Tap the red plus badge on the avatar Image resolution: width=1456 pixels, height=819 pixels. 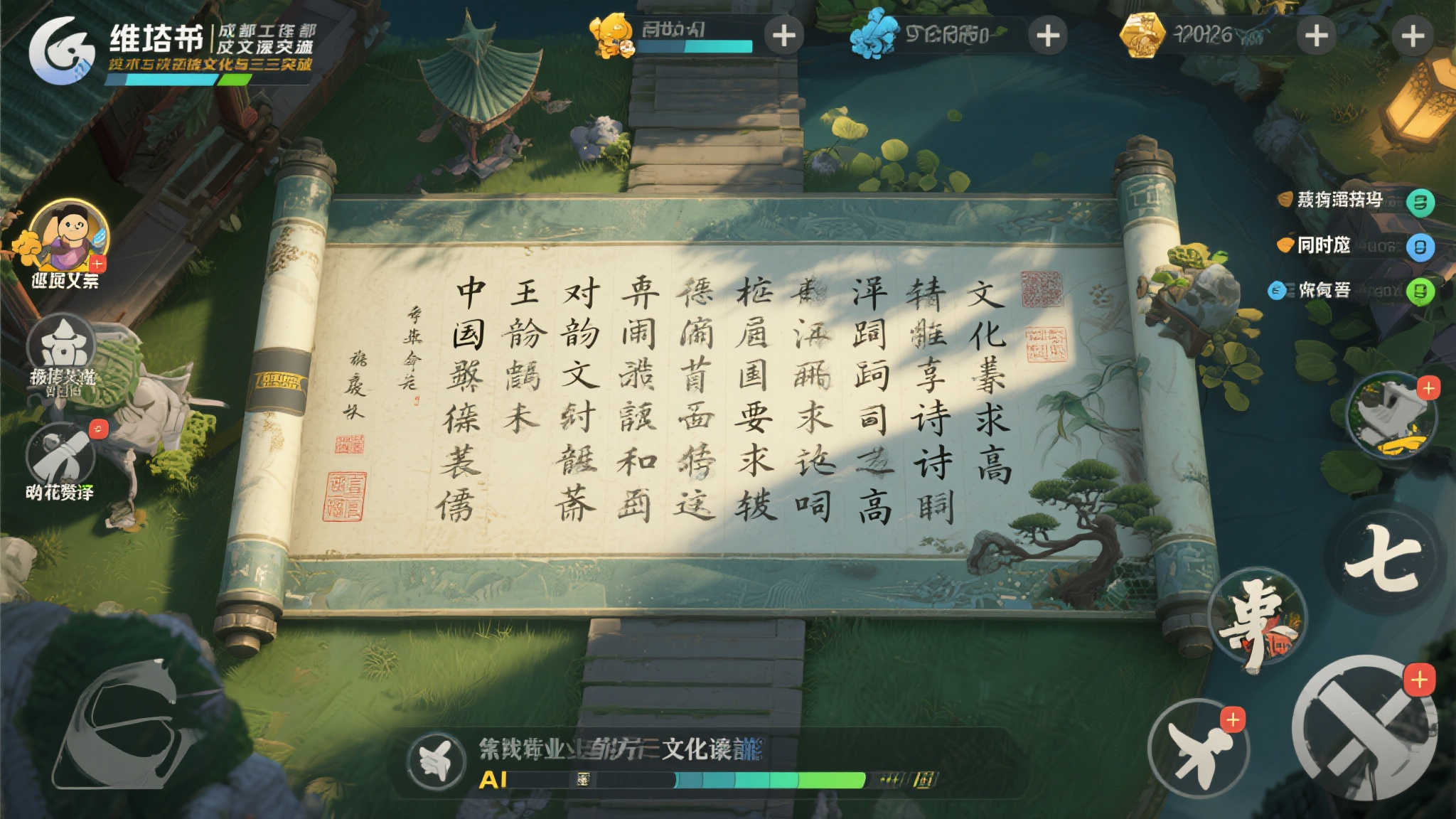pyautogui.click(x=96, y=264)
